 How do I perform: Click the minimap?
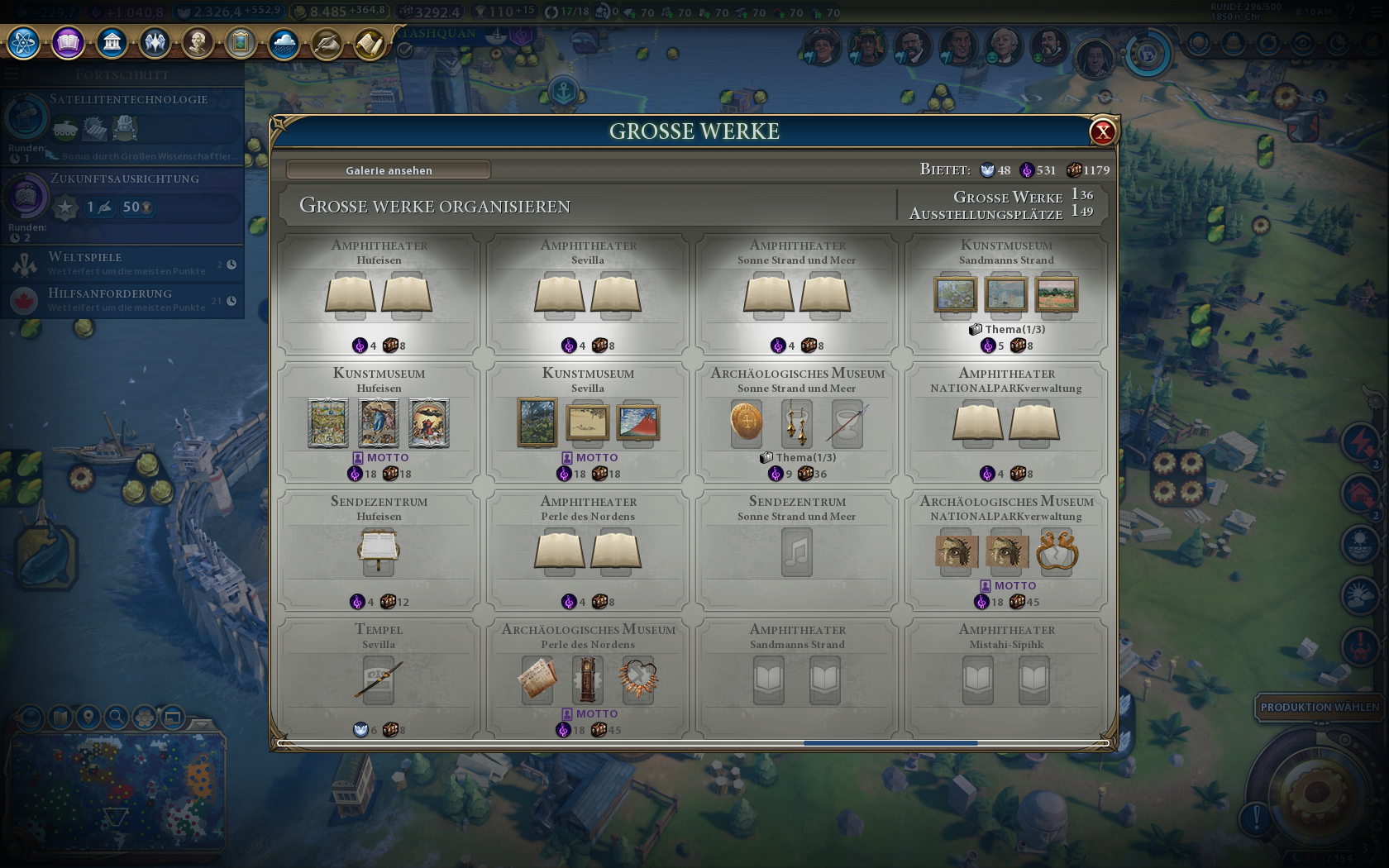[116, 792]
